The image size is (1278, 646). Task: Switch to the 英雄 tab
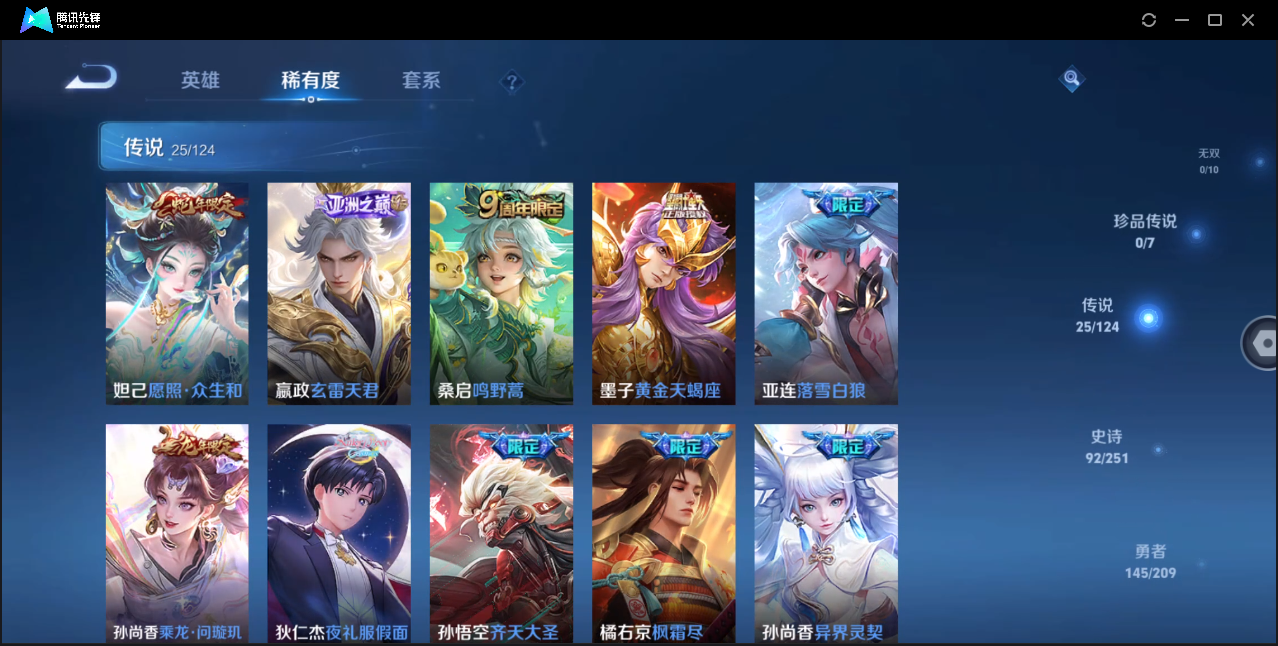(x=200, y=80)
